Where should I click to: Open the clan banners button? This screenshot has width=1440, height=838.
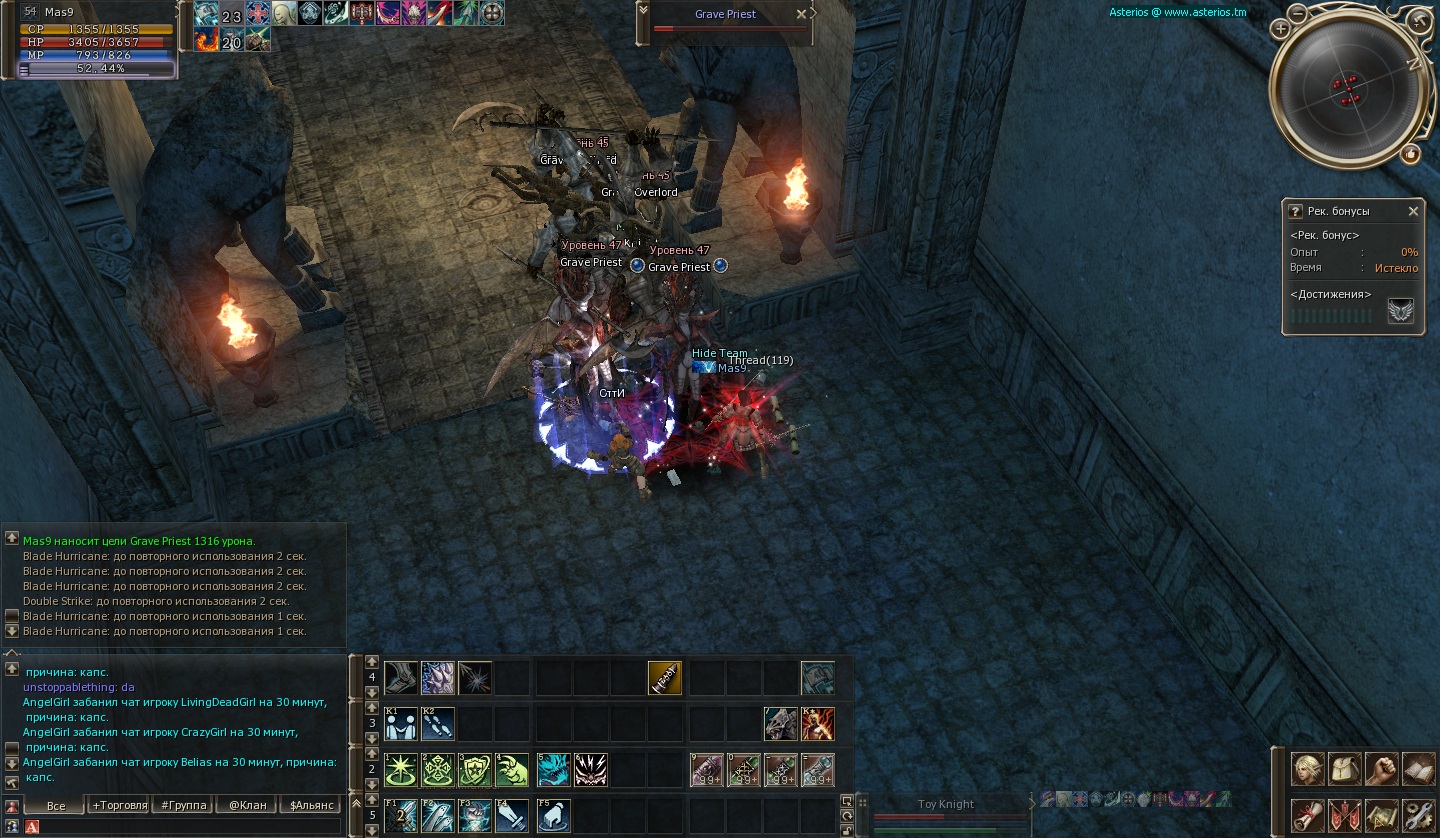click(x=1345, y=814)
